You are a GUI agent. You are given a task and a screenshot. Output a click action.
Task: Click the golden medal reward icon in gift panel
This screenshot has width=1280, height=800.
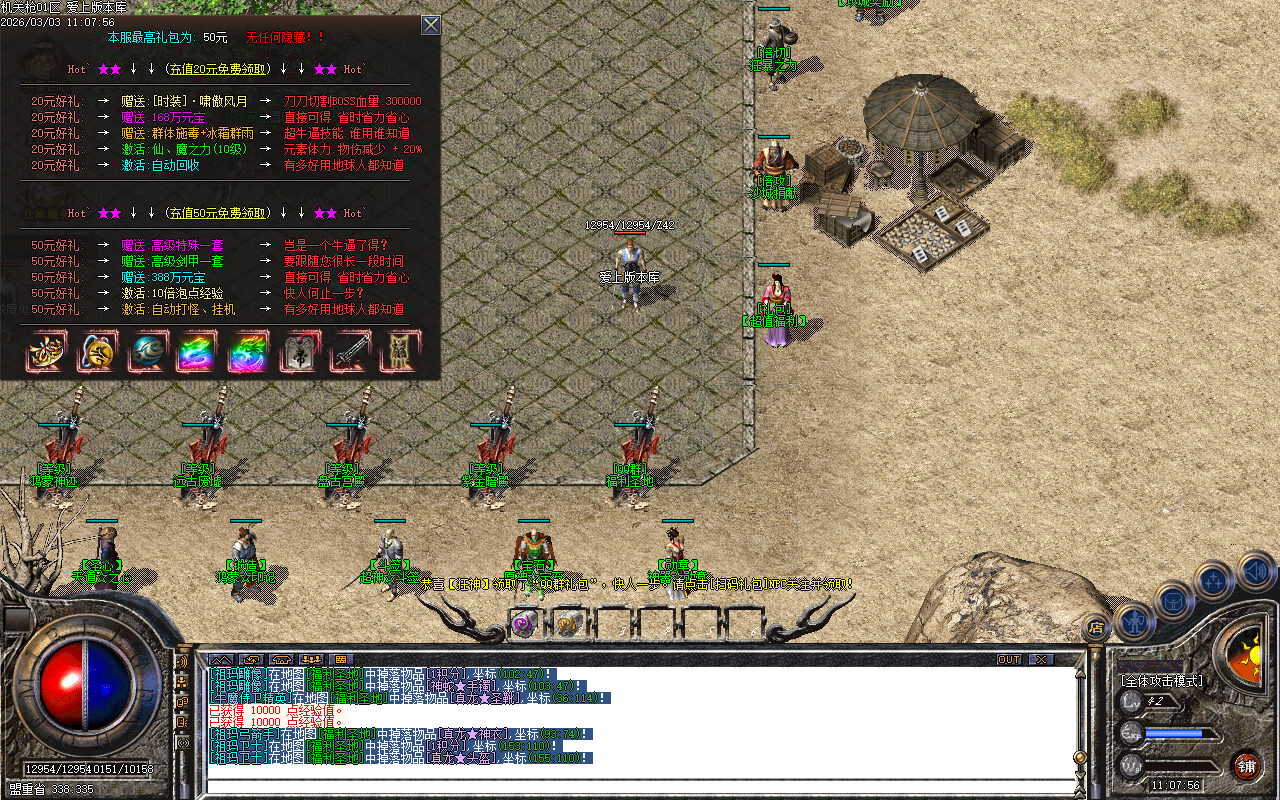tap(97, 353)
